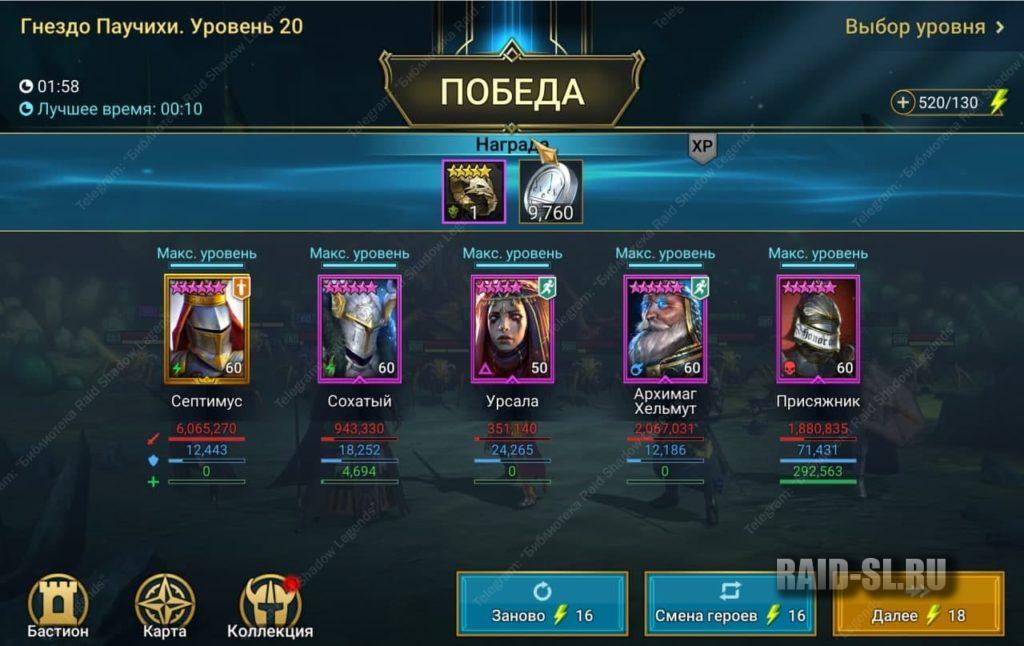The width and height of the screenshot is (1024, 646).
Task: Select the Архимаг Хельмут portrait
Action: [666, 329]
